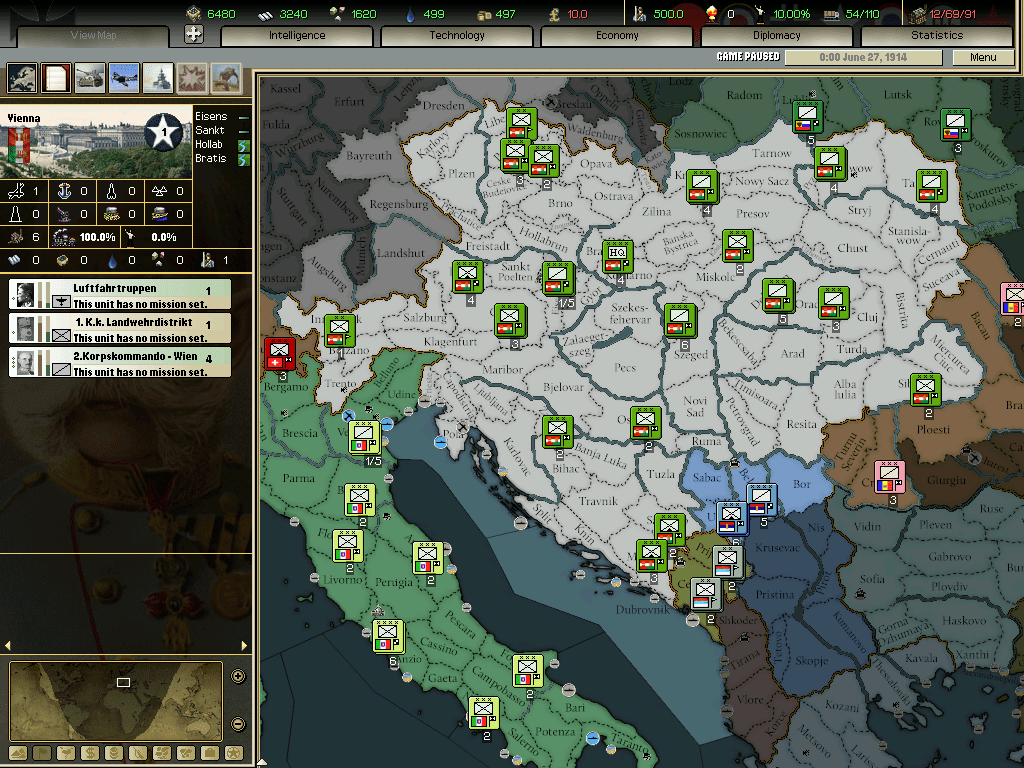Open the Intelligence screen

pos(297,35)
